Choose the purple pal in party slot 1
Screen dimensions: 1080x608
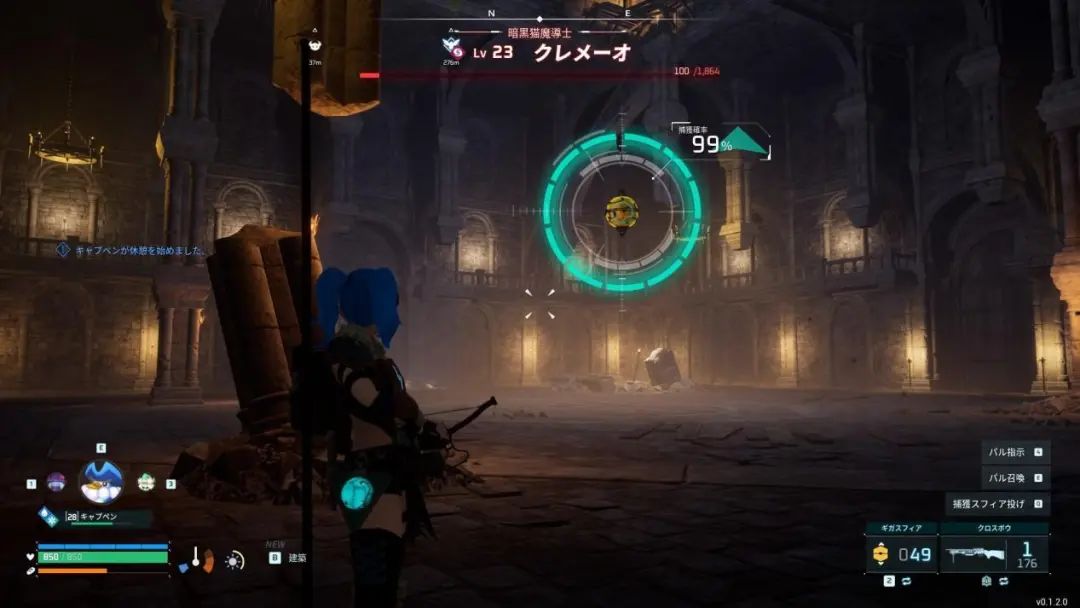[x=57, y=482]
